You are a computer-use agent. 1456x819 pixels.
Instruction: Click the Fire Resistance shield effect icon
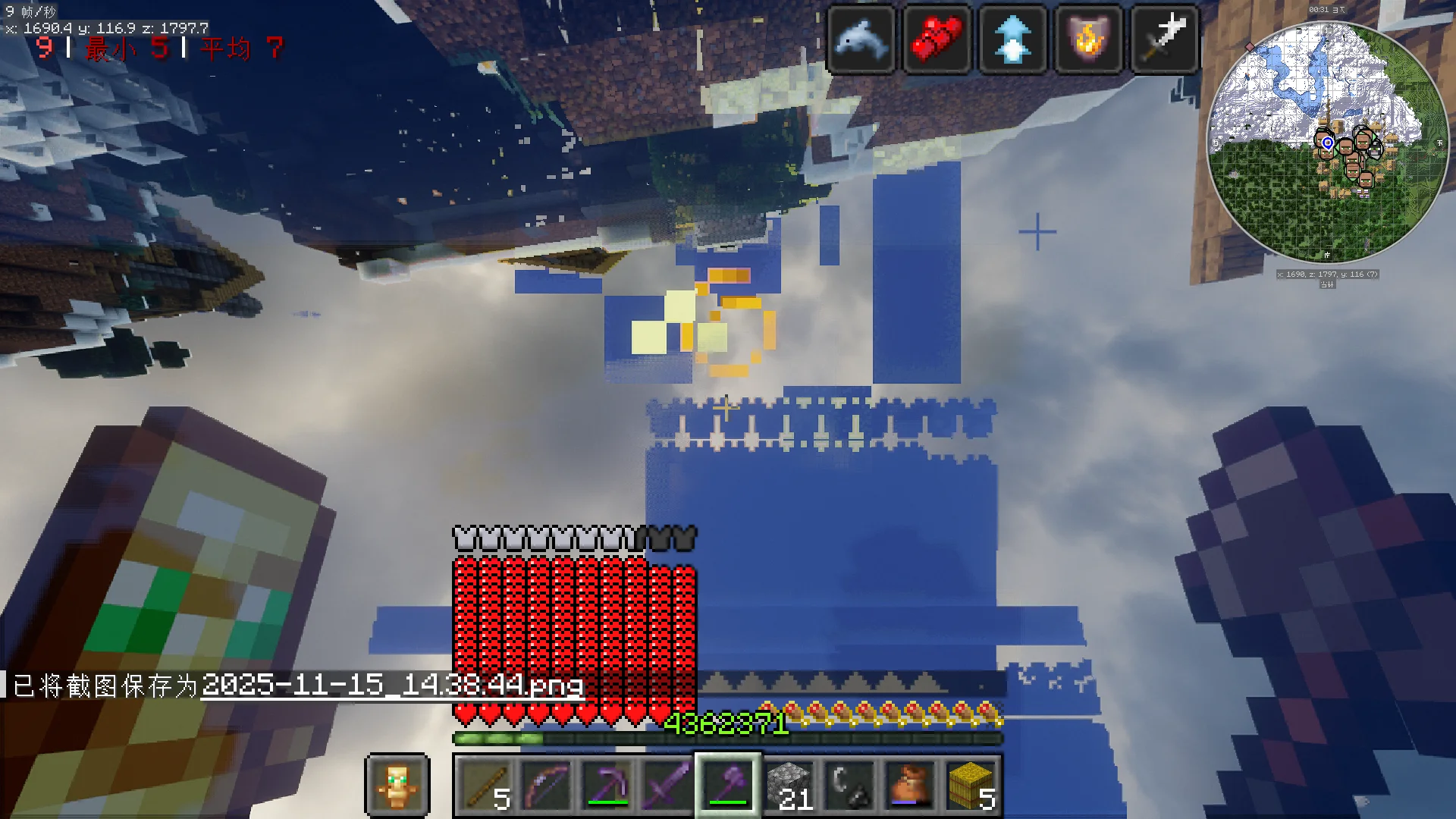(x=1088, y=39)
